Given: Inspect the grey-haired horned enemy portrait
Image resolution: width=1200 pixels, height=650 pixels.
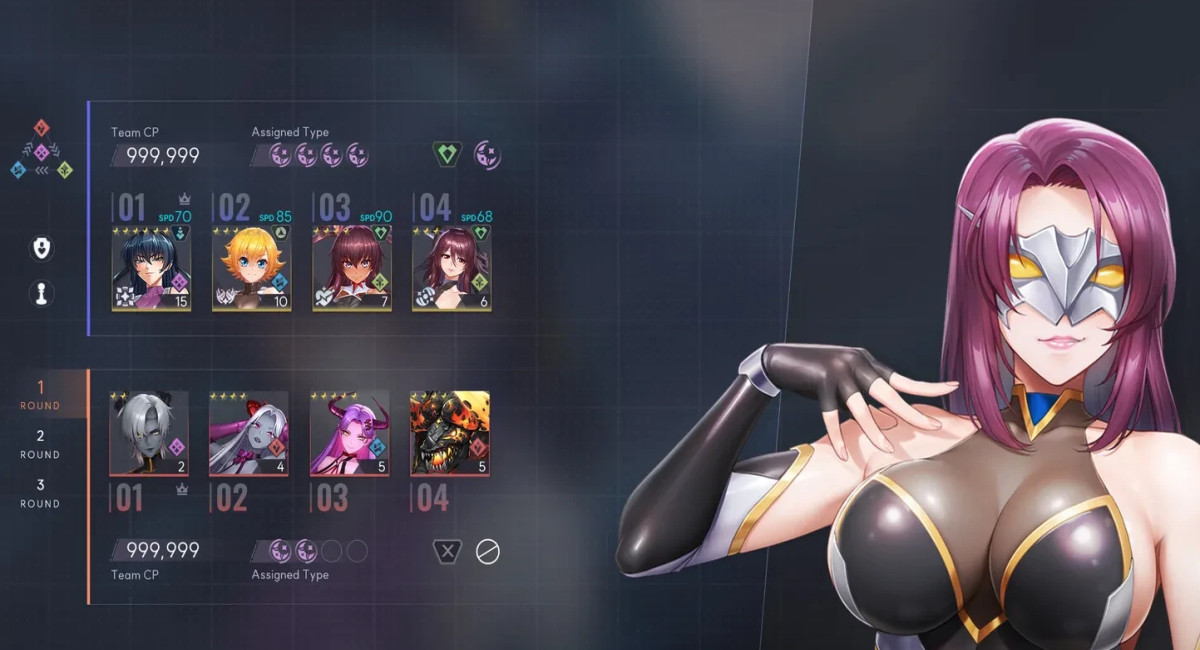Looking at the screenshot, I should point(149,433).
